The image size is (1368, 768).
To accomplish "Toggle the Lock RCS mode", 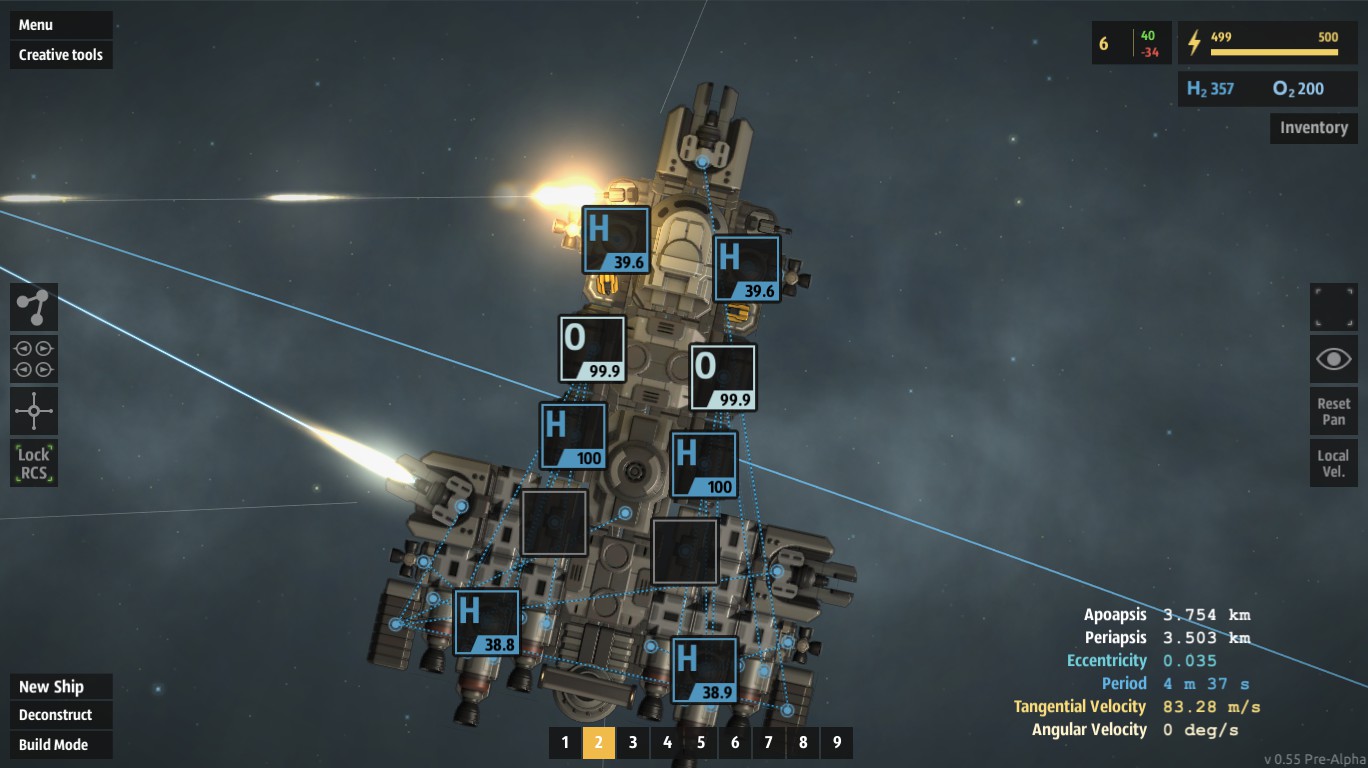I will click(x=34, y=462).
